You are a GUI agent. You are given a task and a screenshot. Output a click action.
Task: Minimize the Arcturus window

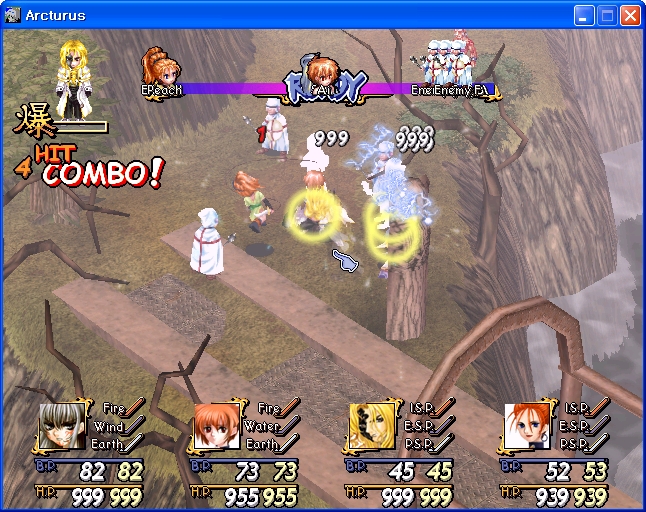(x=584, y=16)
